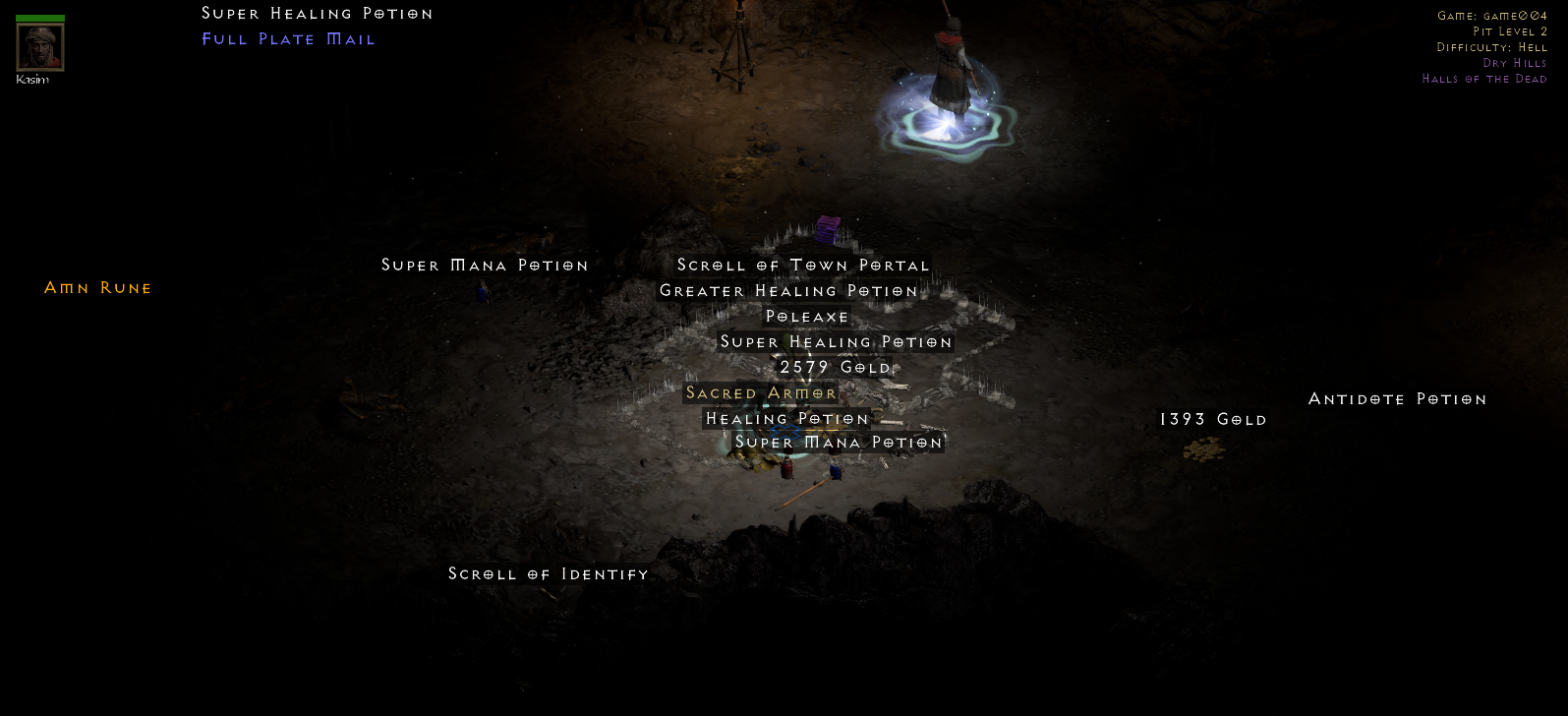This screenshot has width=1568, height=716.
Task: Pick up the Scroll of Identify
Action: pyautogui.click(x=548, y=573)
